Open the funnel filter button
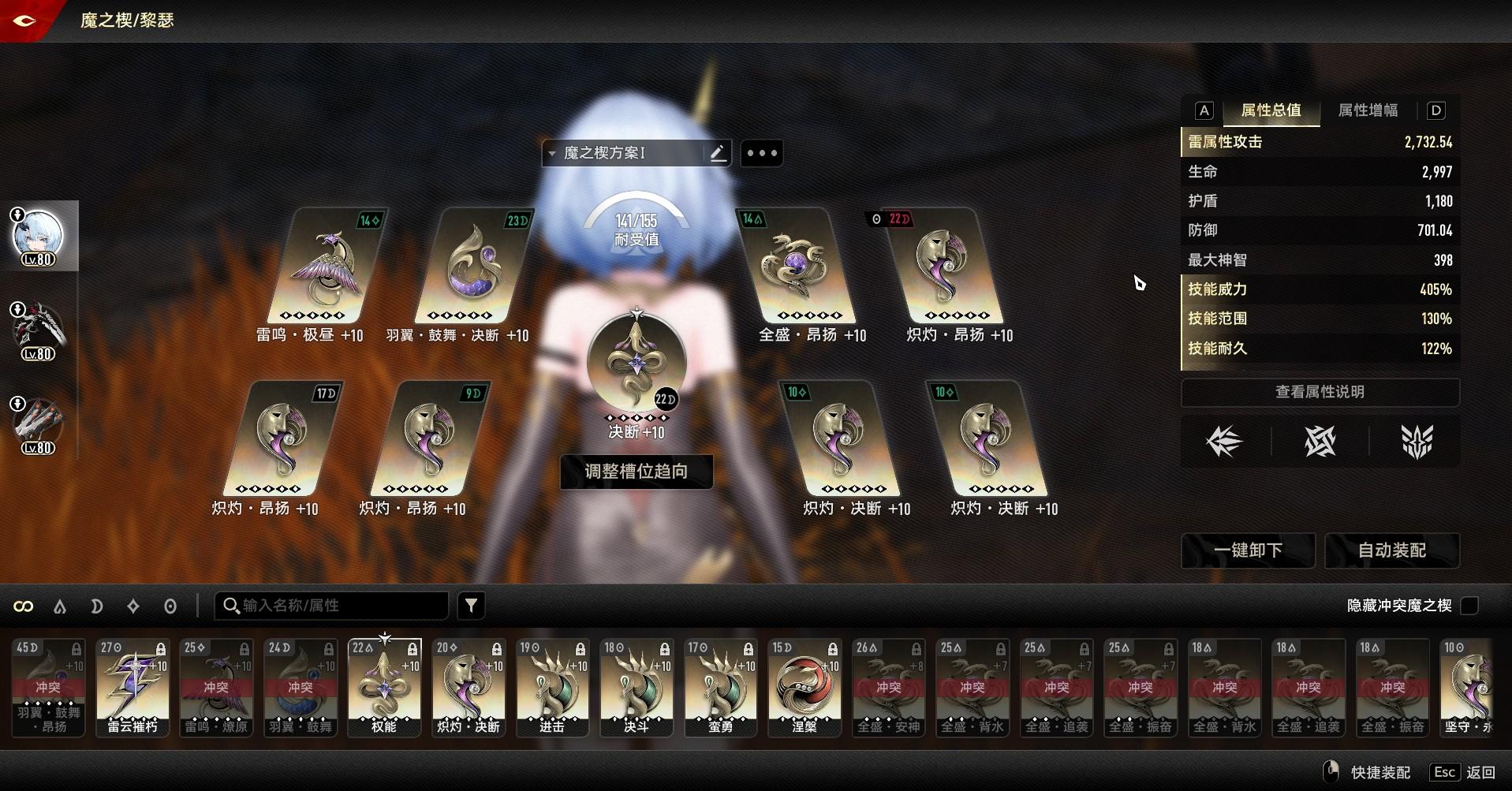 (471, 606)
